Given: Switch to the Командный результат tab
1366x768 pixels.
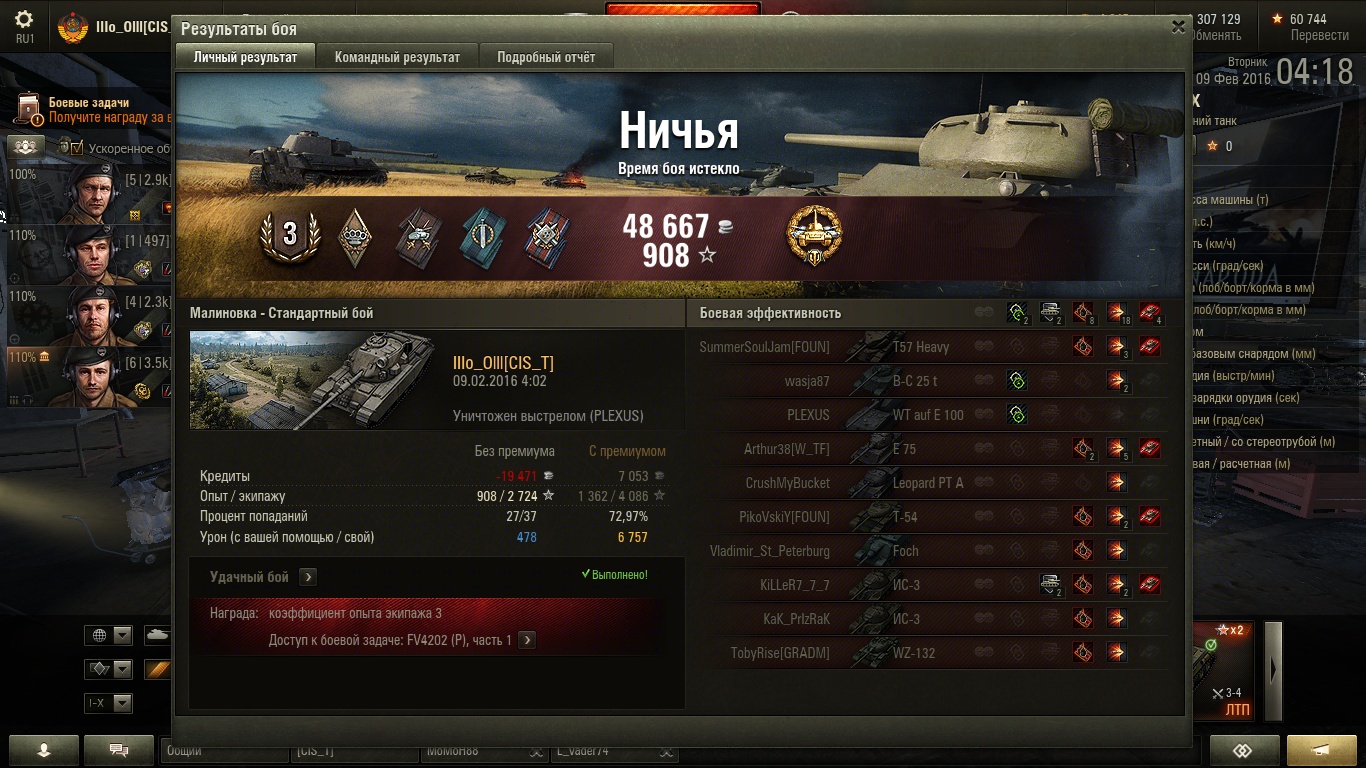Looking at the screenshot, I should (397, 57).
